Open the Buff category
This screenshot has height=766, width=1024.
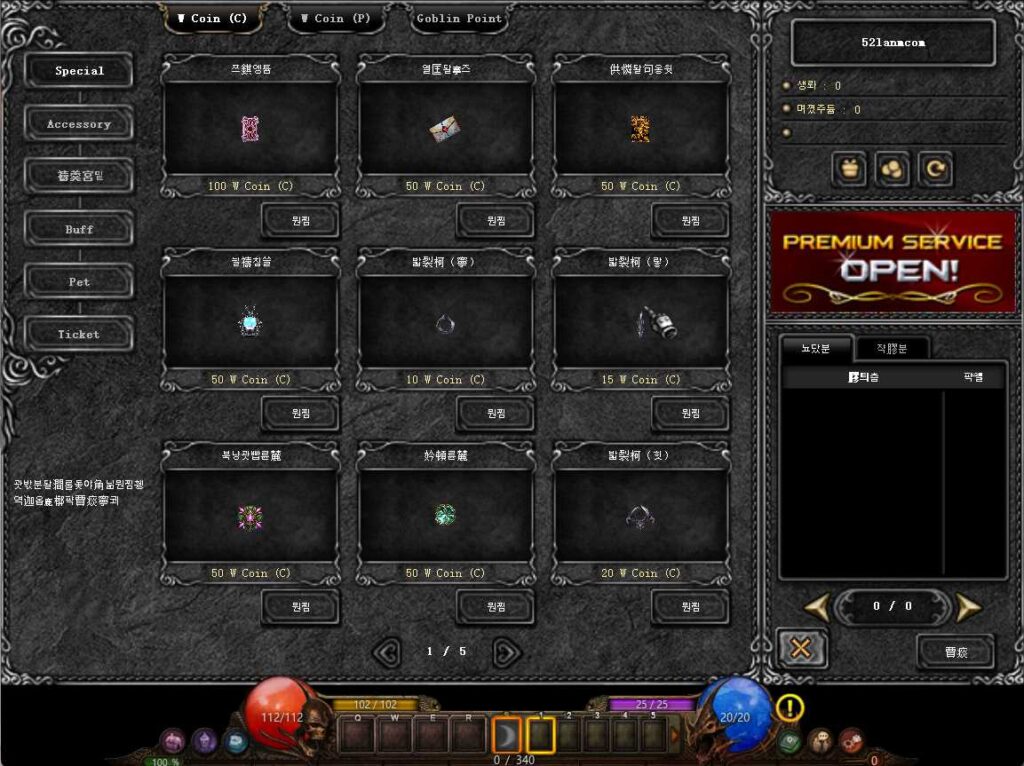(79, 229)
